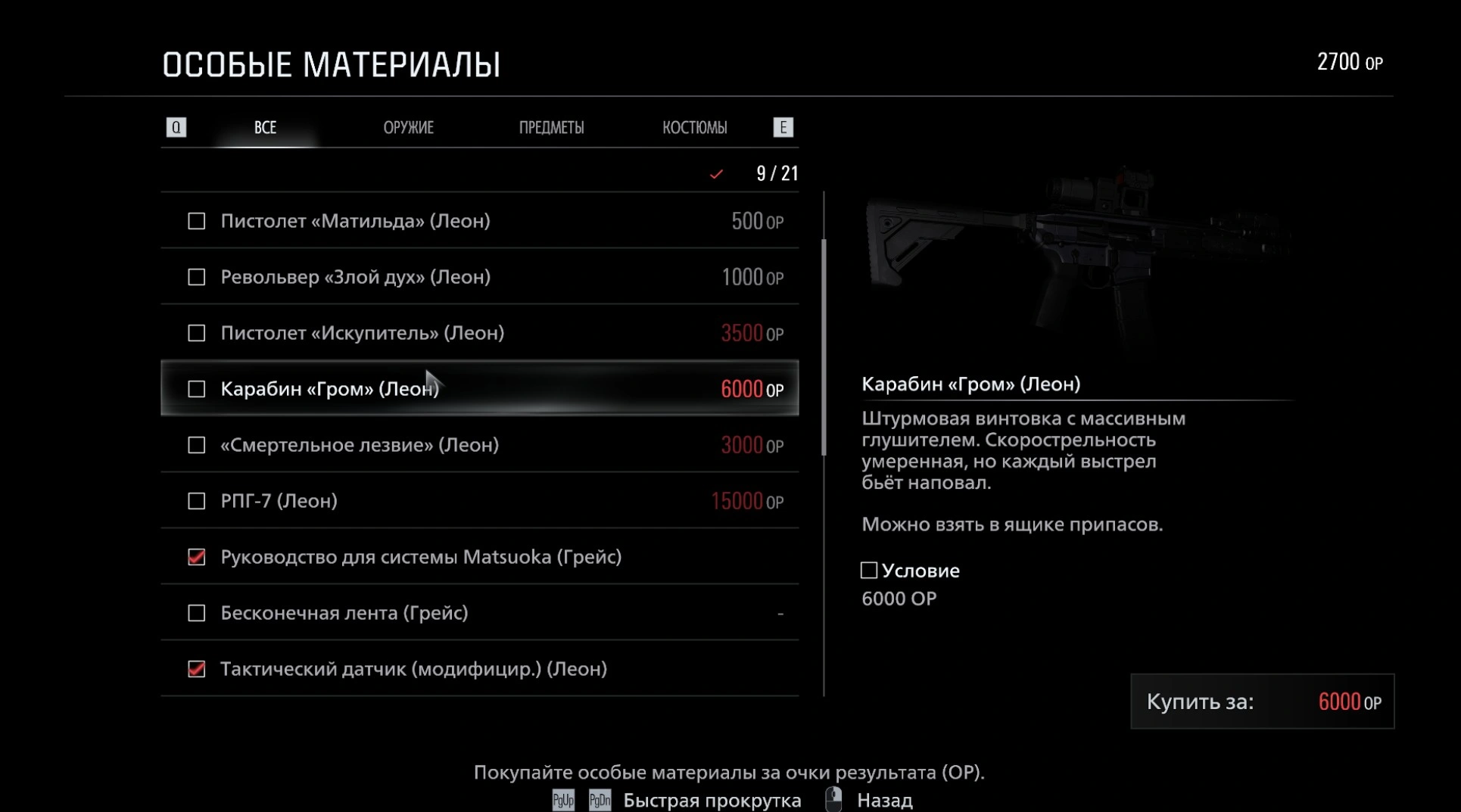Open the ОРУЖИЕ category tab
The image size is (1461, 812).
(408, 127)
